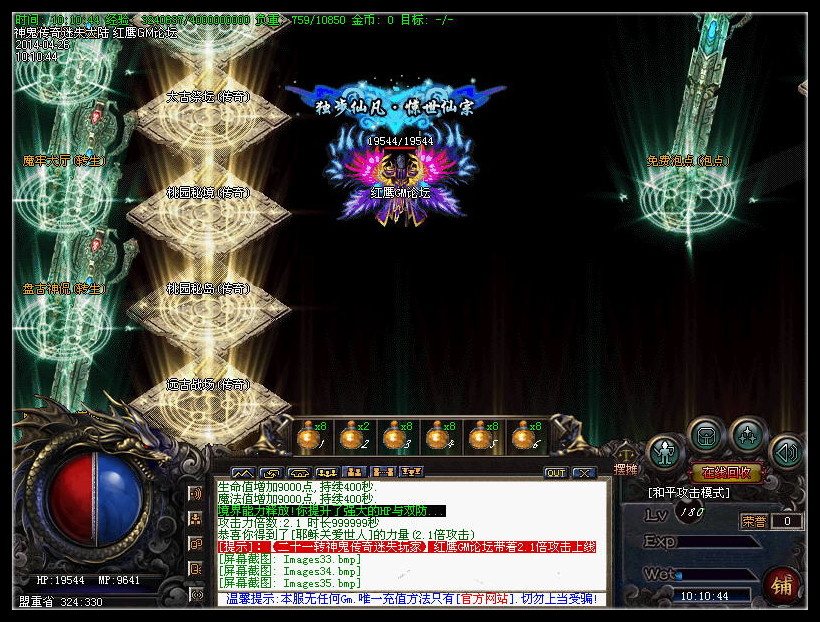Close the chat panel with X
Screen dimensions: 820x622
pos(583,472)
